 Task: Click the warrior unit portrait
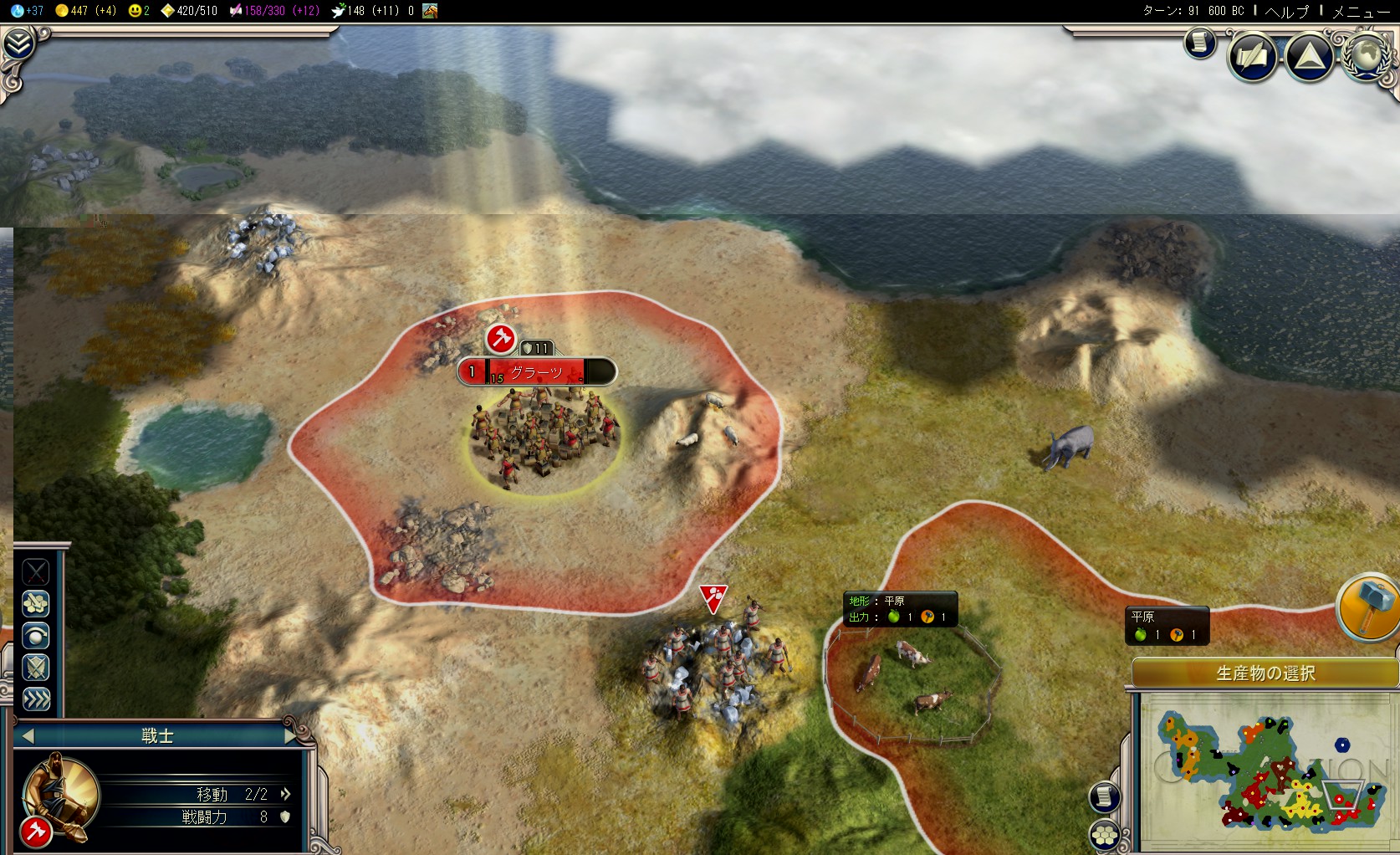click(x=59, y=794)
